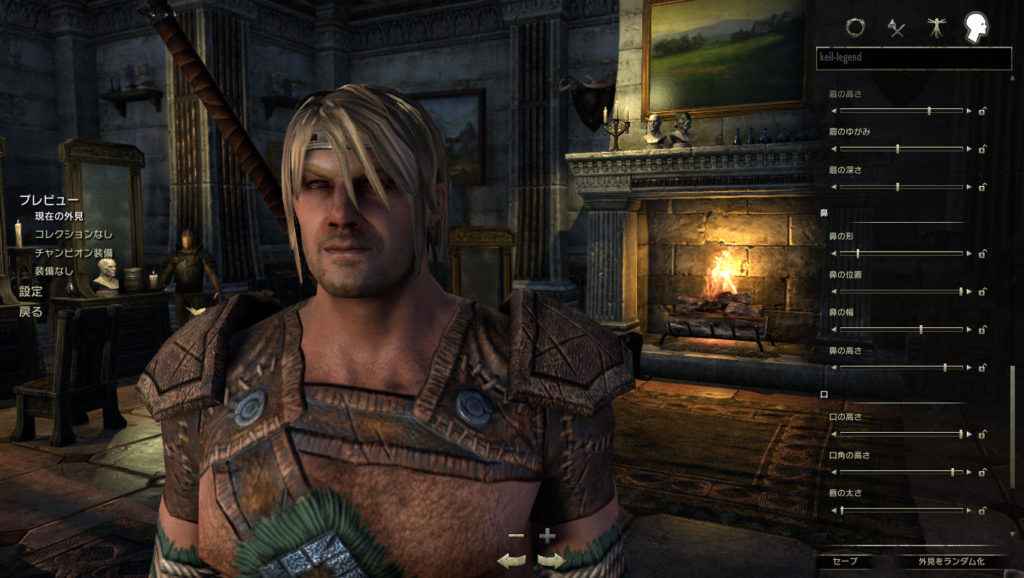The height and width of the screenshot is (578, 1024).
Task: Toggle the lock beside 唇の太さ slider
Action: tap(983, 510)
